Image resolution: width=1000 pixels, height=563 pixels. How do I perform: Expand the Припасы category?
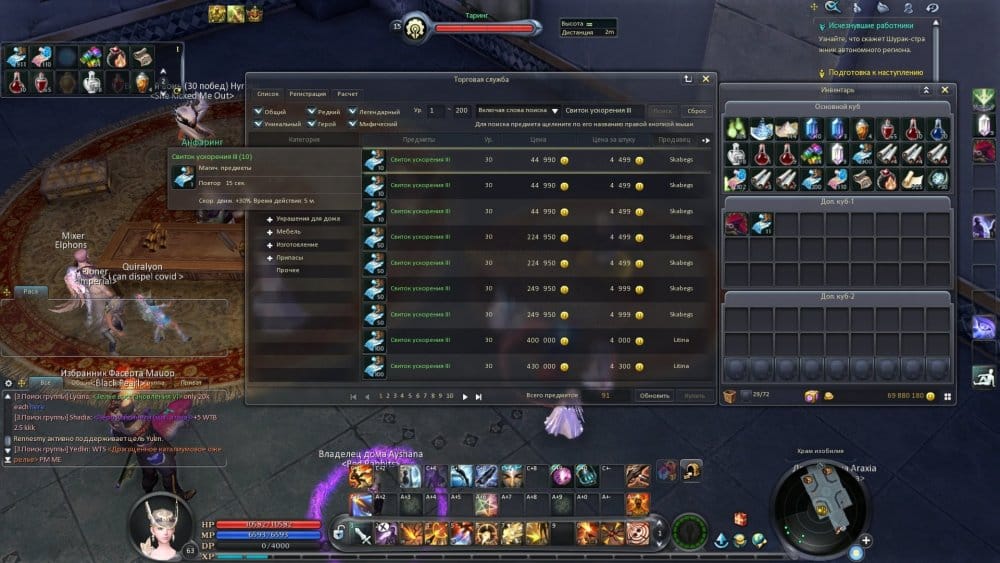[270, 257]
